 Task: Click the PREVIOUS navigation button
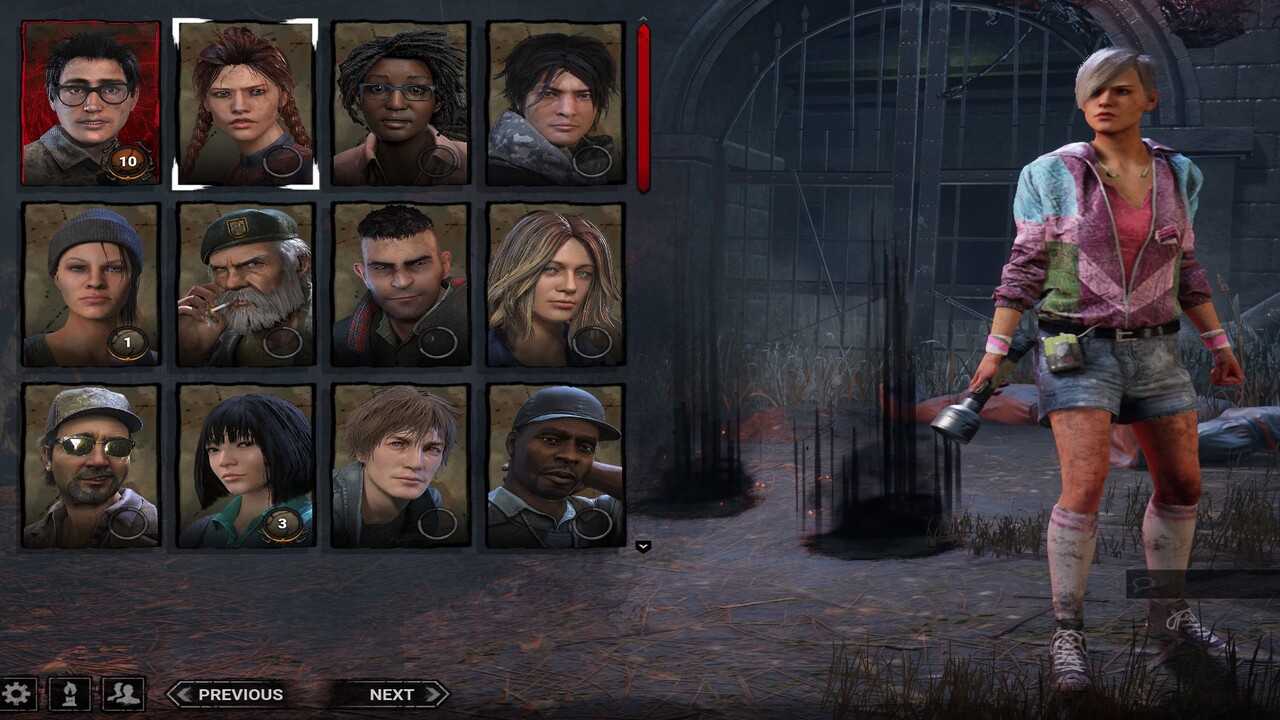point(241,693)
